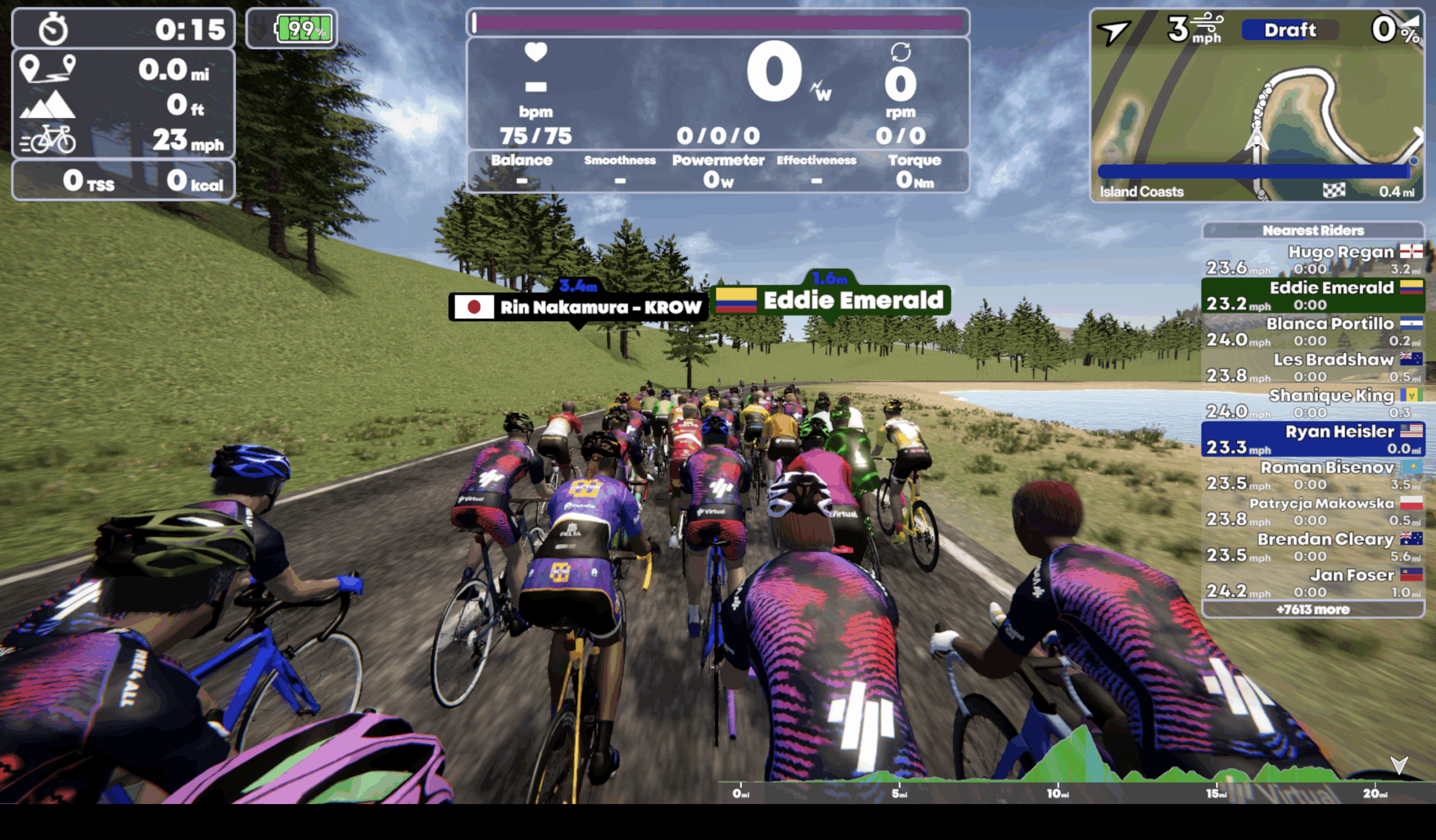Choose Jan Foser from Nearest Riders

click(x=1313, y=583)
